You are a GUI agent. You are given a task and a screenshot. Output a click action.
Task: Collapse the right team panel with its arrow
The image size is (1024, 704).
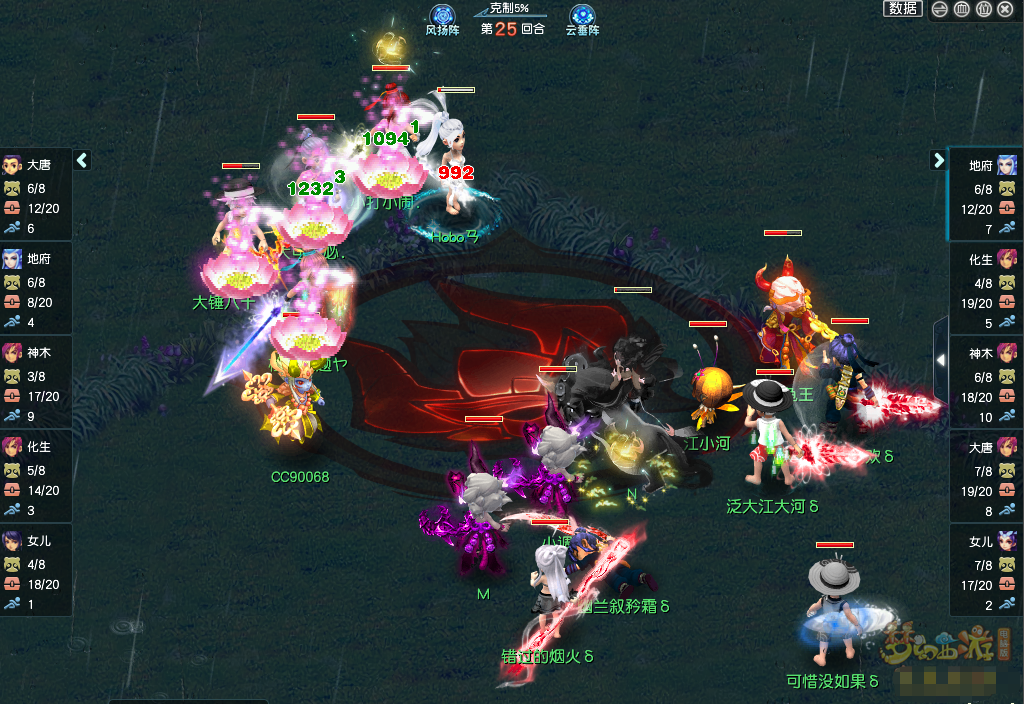[x=938, y=160]
